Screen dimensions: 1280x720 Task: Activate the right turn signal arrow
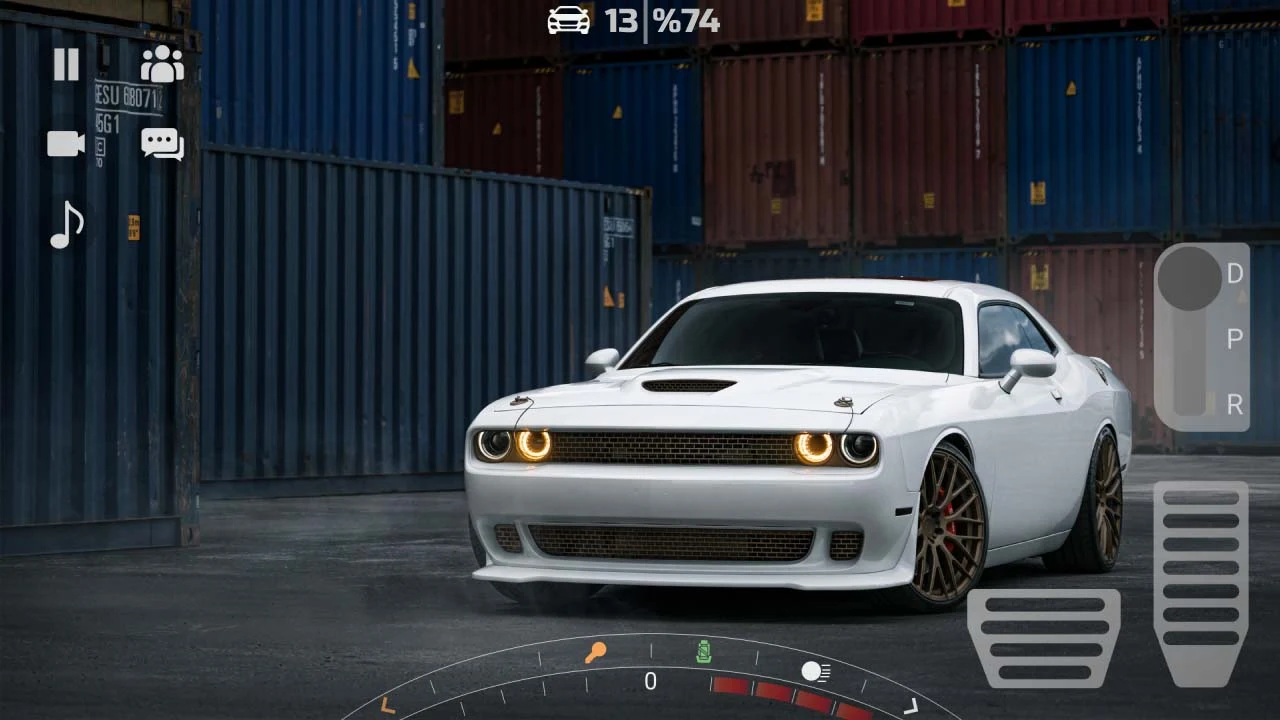[911, 707]
